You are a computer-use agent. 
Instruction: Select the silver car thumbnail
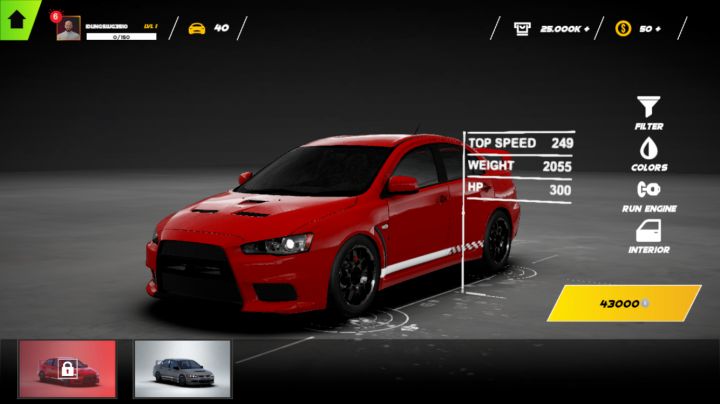pos(182,369)
